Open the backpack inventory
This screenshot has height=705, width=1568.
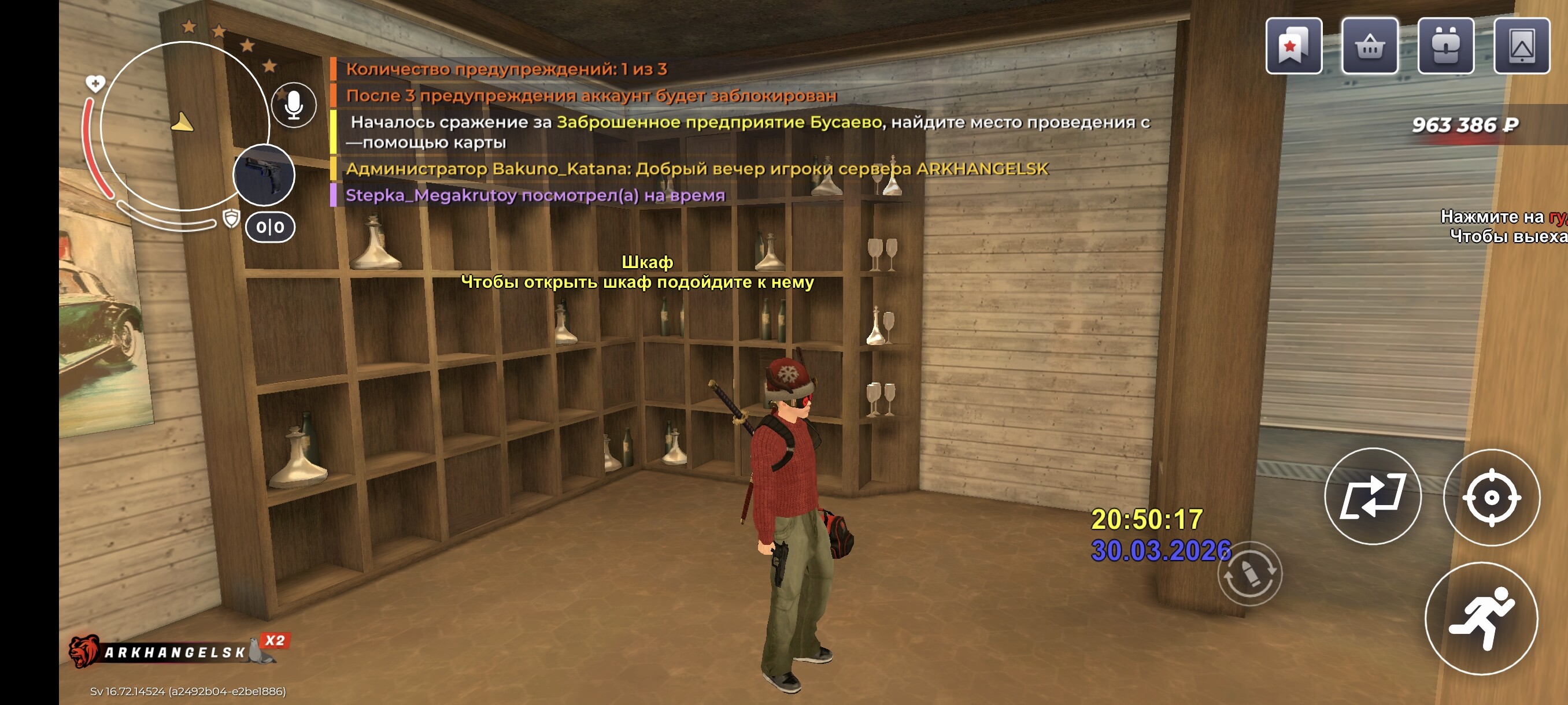click(x=1445, y=46)
